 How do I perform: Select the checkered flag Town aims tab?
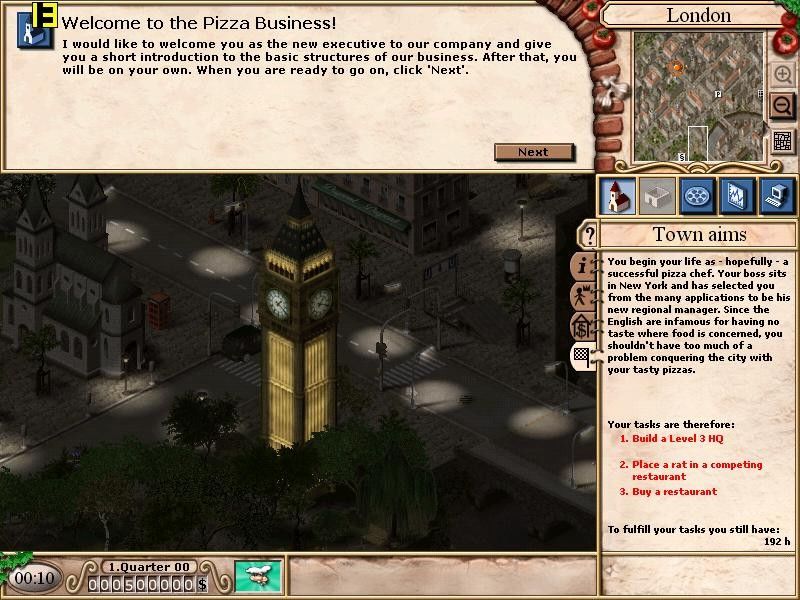(x=584, y=356)
